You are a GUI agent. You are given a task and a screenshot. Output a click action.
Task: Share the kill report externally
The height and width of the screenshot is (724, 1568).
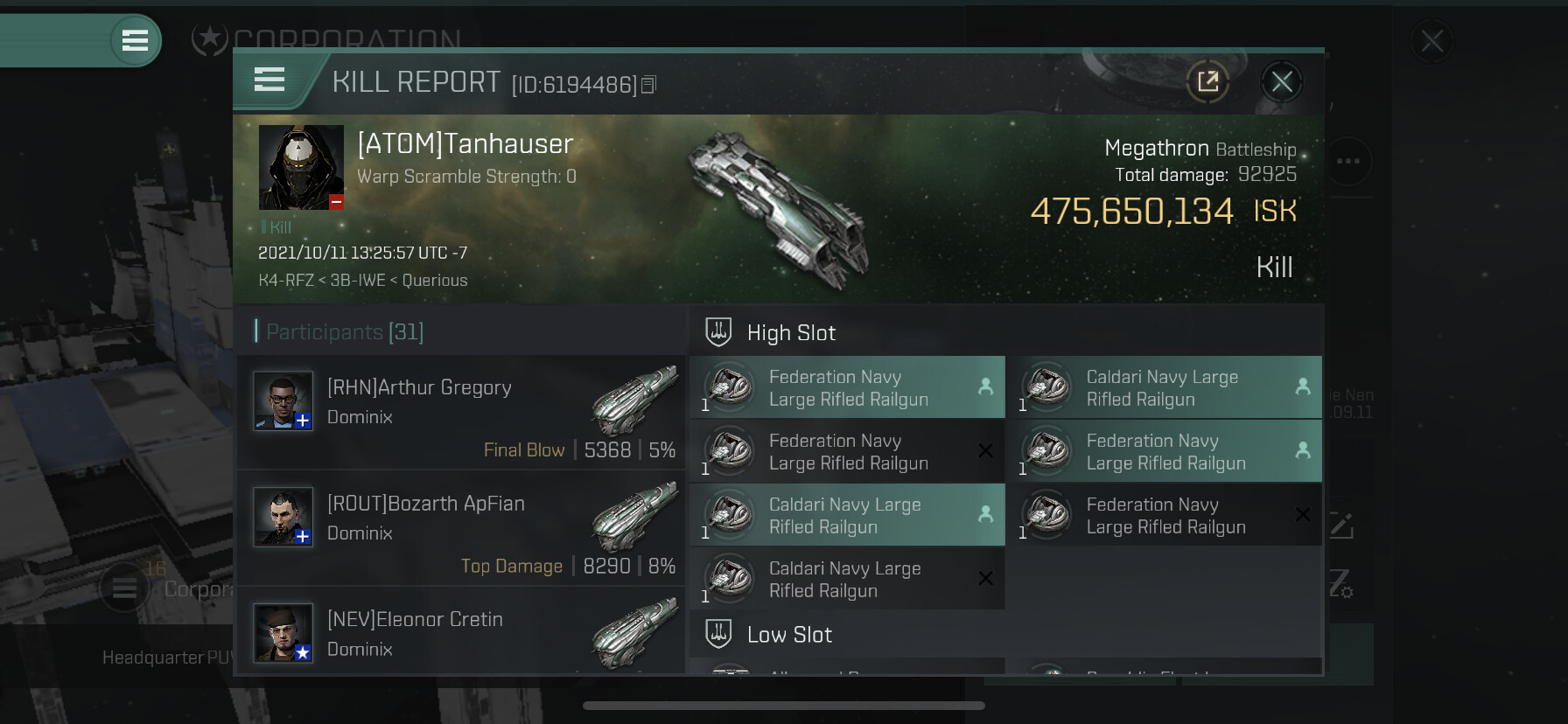tap(1208, 82)
